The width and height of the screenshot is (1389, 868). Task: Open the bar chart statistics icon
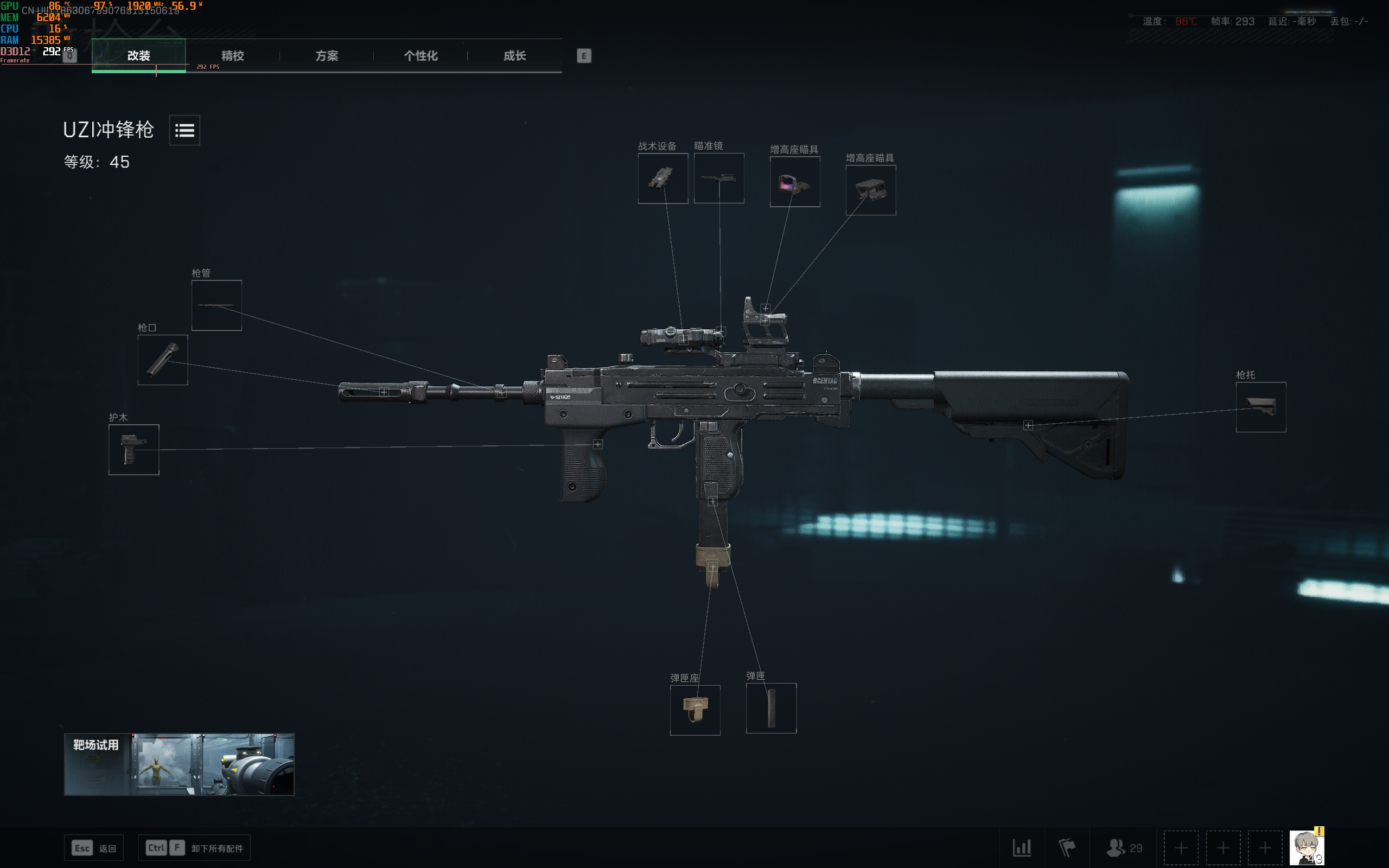[1022, 847]
